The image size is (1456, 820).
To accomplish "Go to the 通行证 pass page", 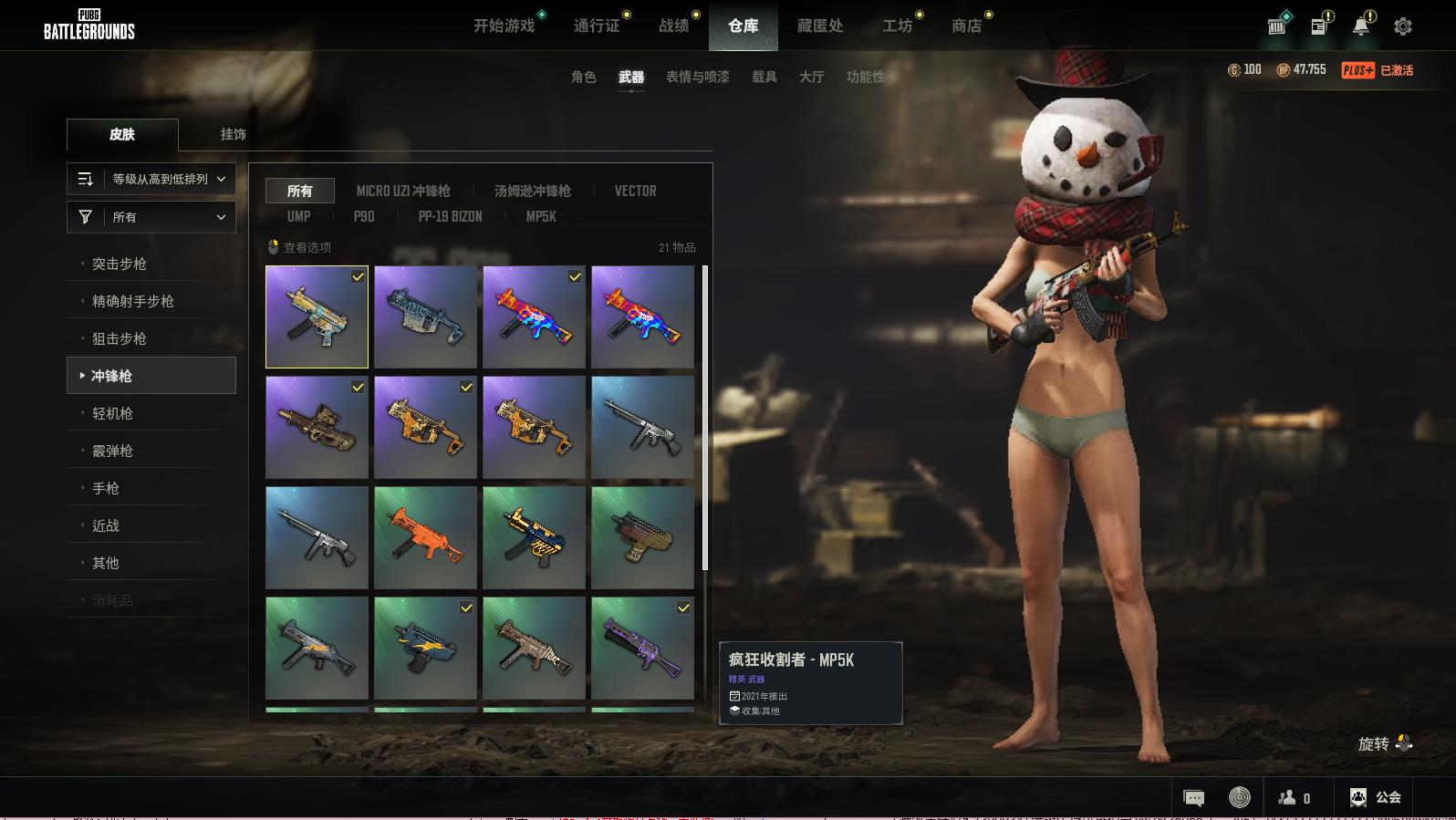I will [597, 26].
